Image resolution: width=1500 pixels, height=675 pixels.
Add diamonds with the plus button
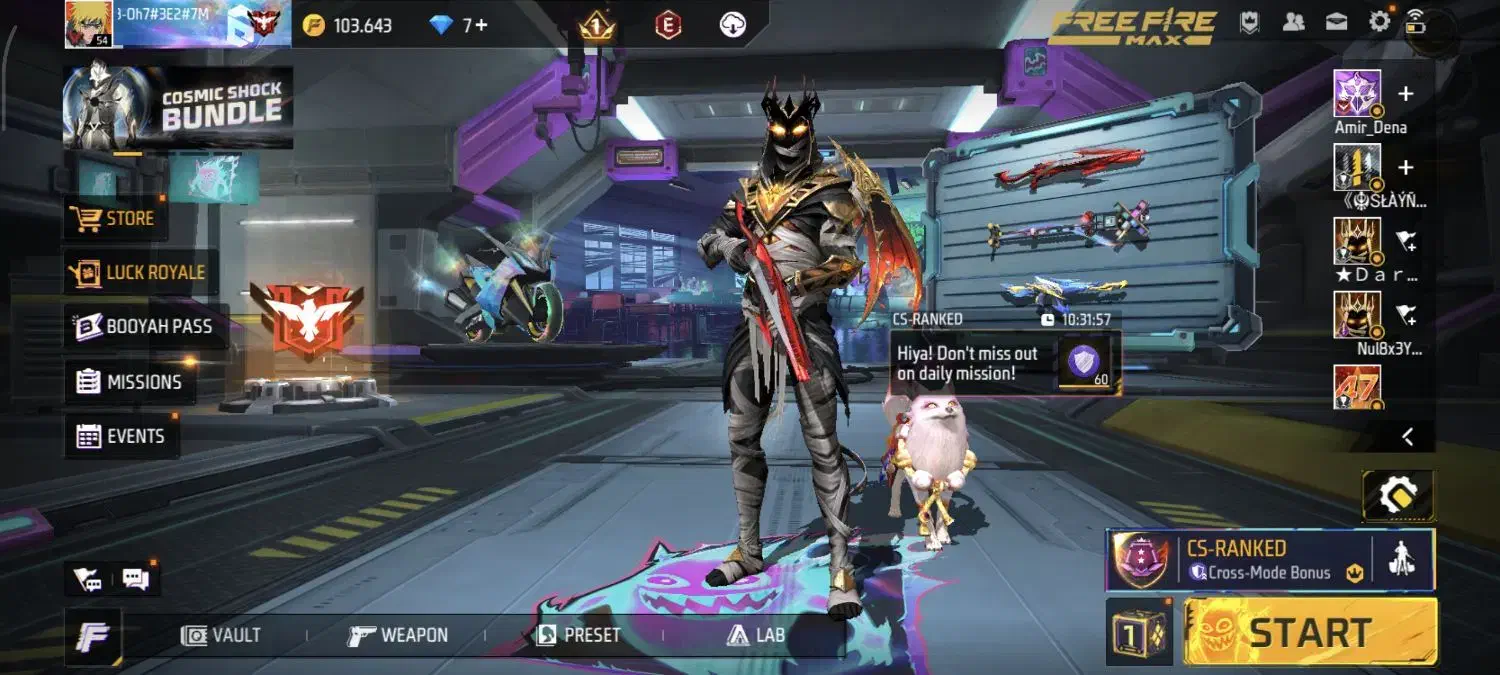coord(481,25)
